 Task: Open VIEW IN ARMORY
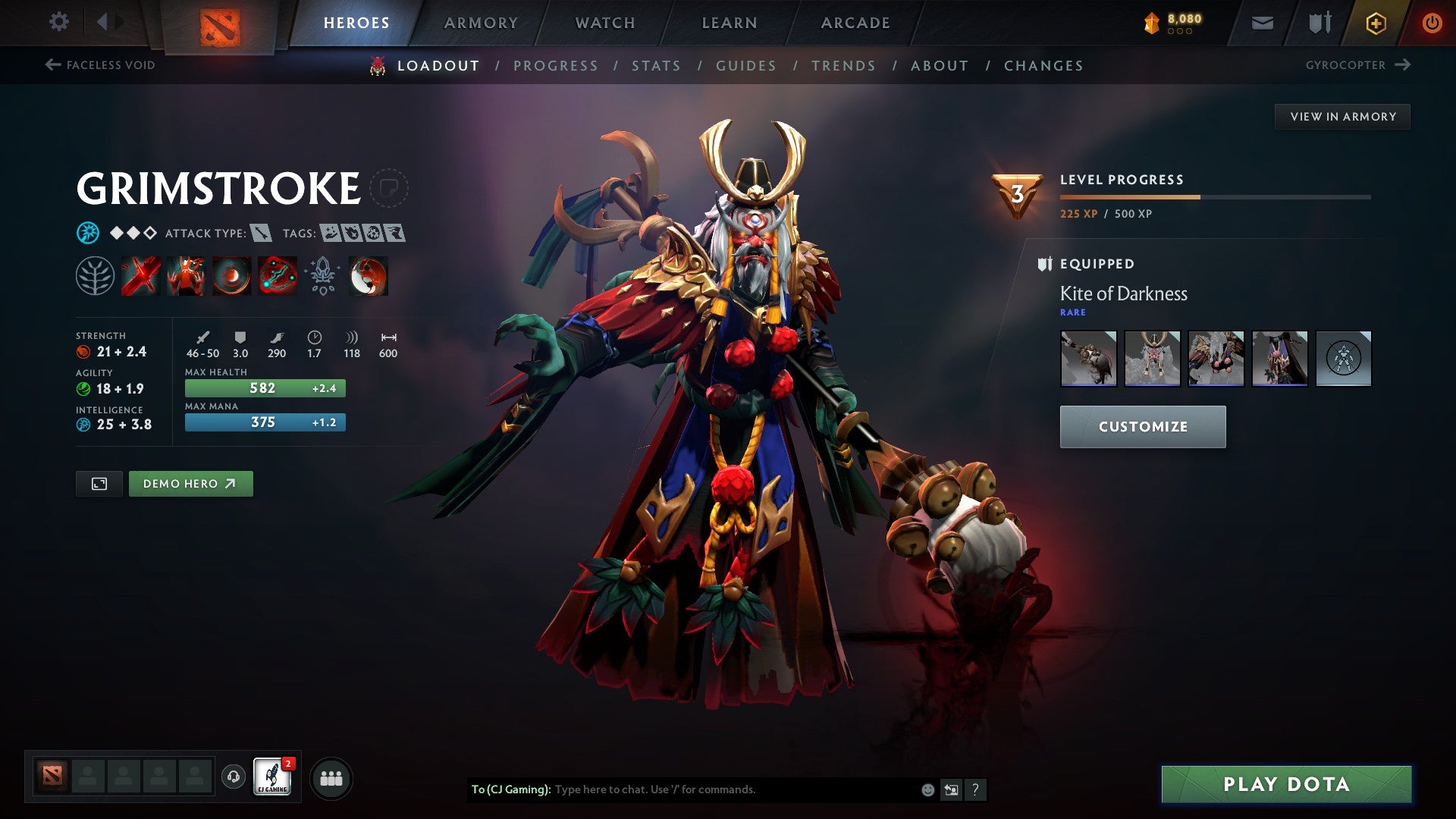click(1342, 116)
